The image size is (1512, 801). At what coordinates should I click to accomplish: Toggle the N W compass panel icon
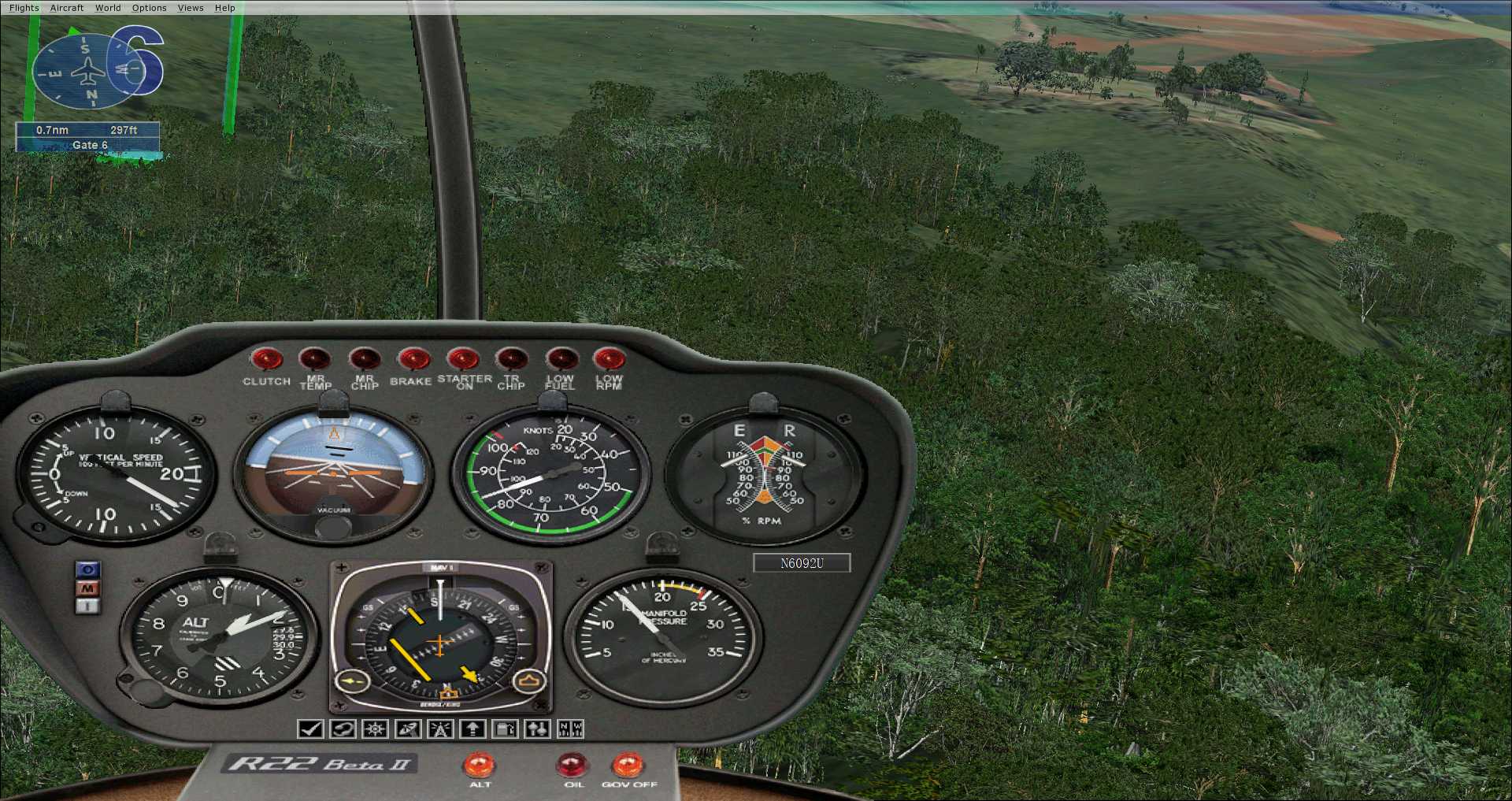(x=570, y=729)
